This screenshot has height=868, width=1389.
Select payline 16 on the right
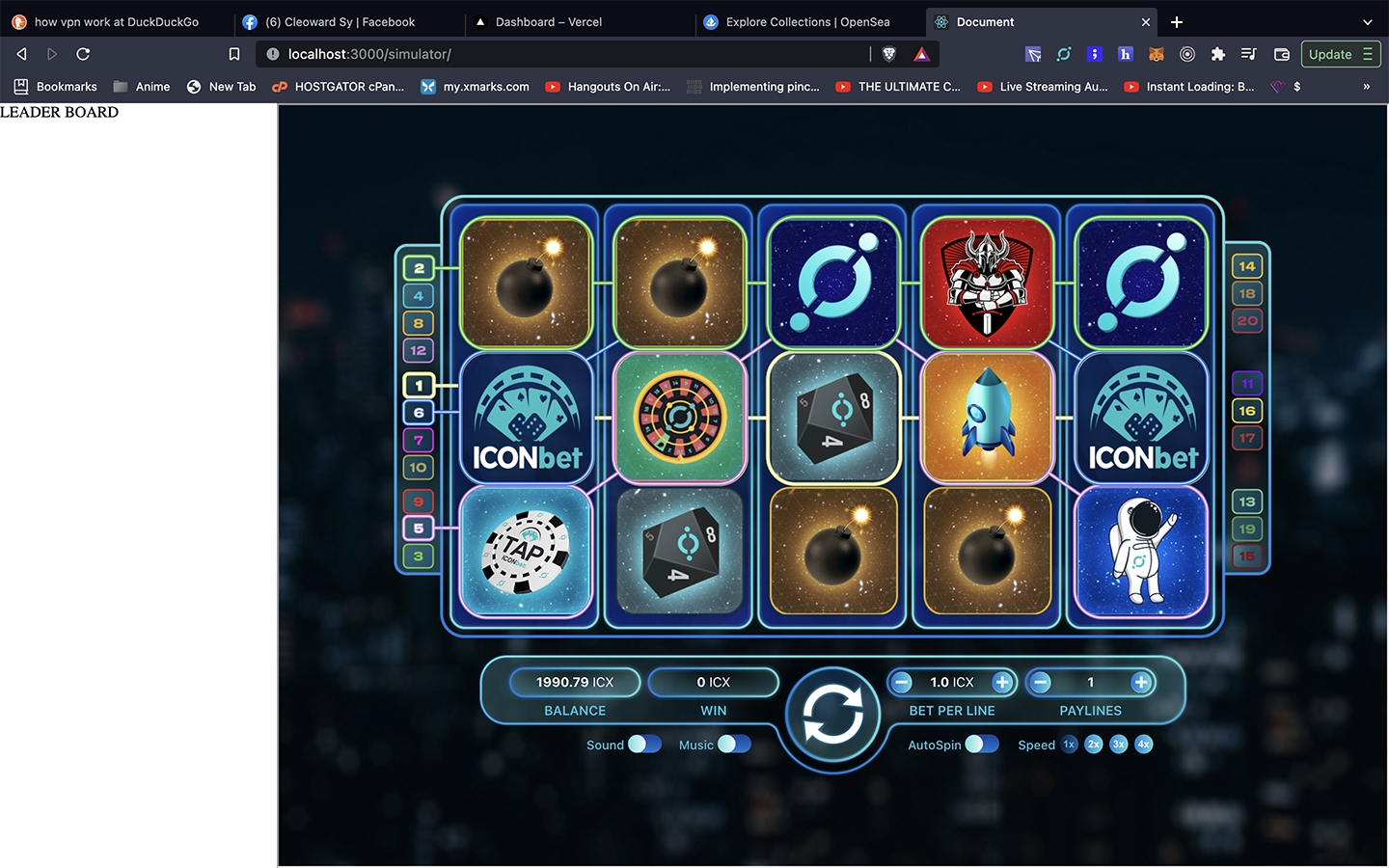1247,411
